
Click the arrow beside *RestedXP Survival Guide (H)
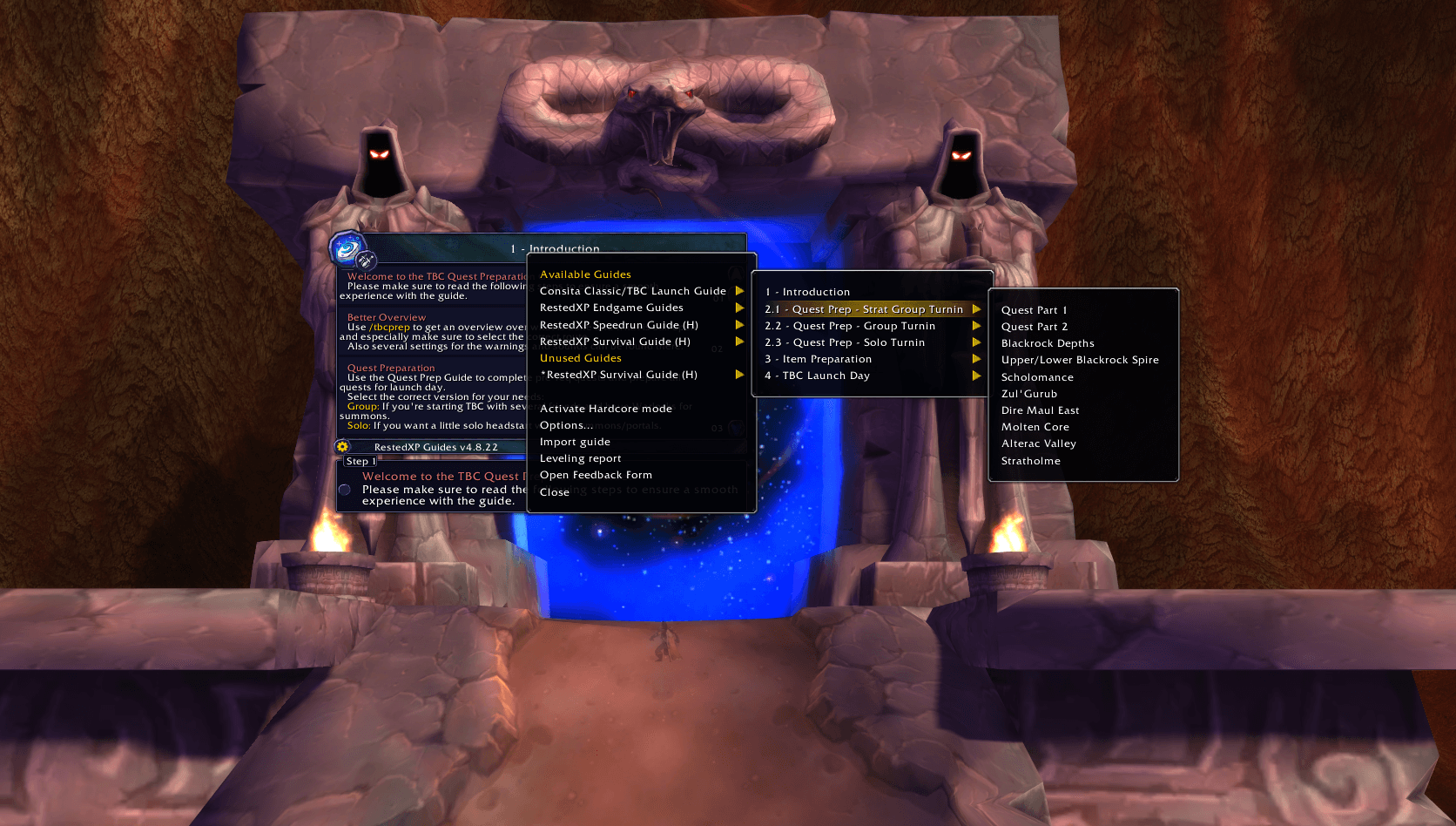tap(740, 375)
